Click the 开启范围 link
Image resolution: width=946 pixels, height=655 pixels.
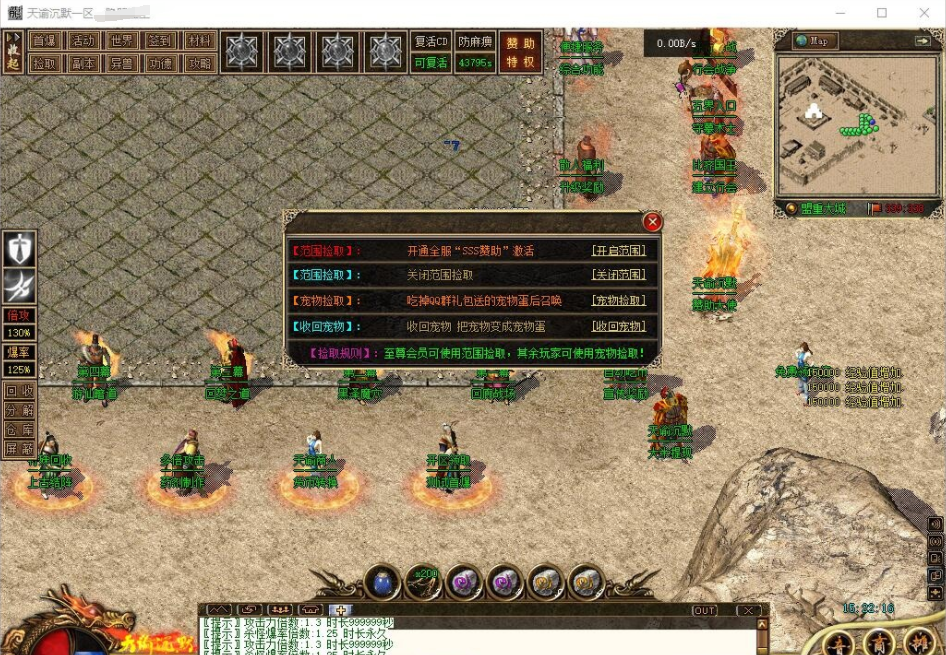pyautogui.click(x=618, y=251)
